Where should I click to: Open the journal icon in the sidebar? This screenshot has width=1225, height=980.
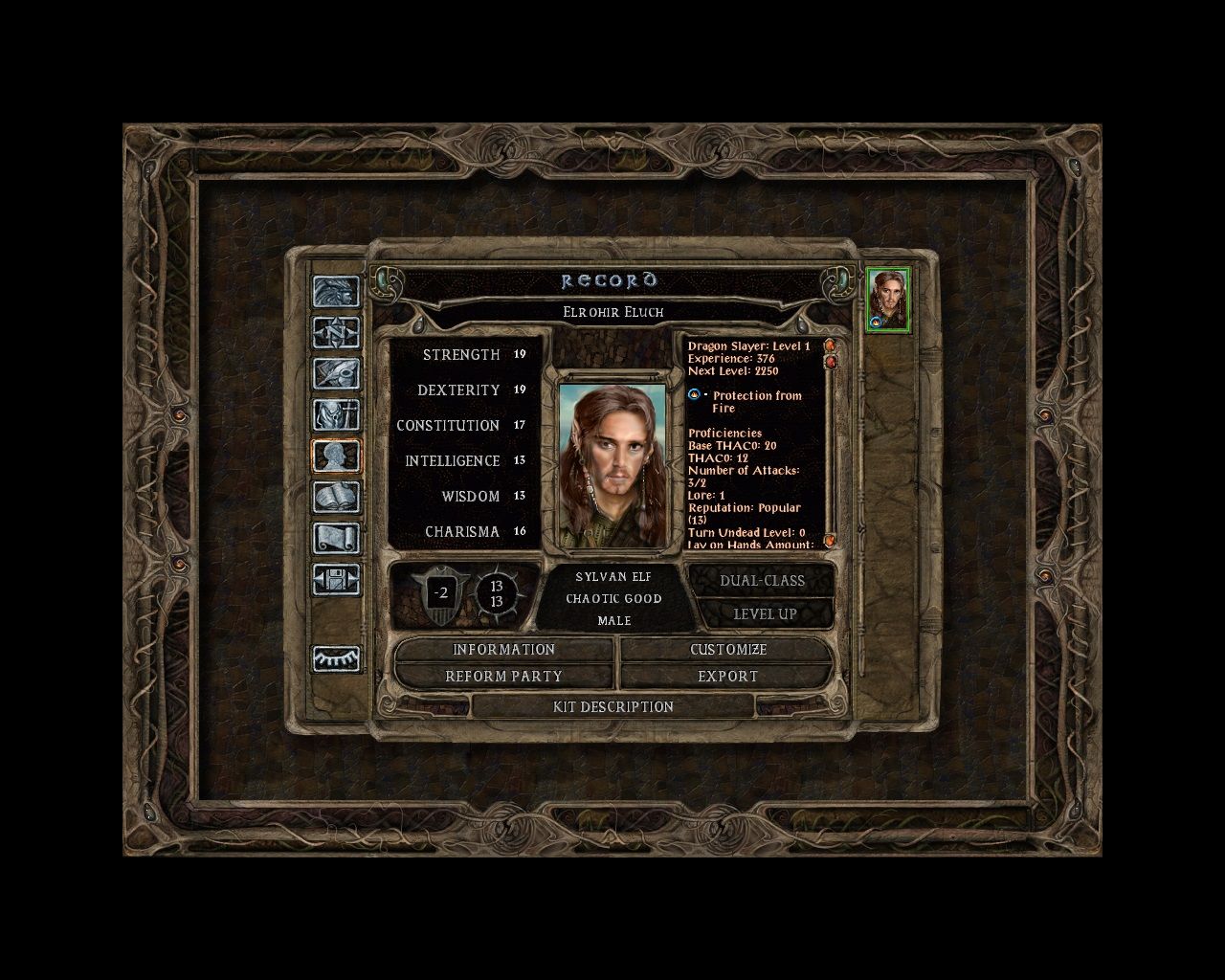[337, 370]
